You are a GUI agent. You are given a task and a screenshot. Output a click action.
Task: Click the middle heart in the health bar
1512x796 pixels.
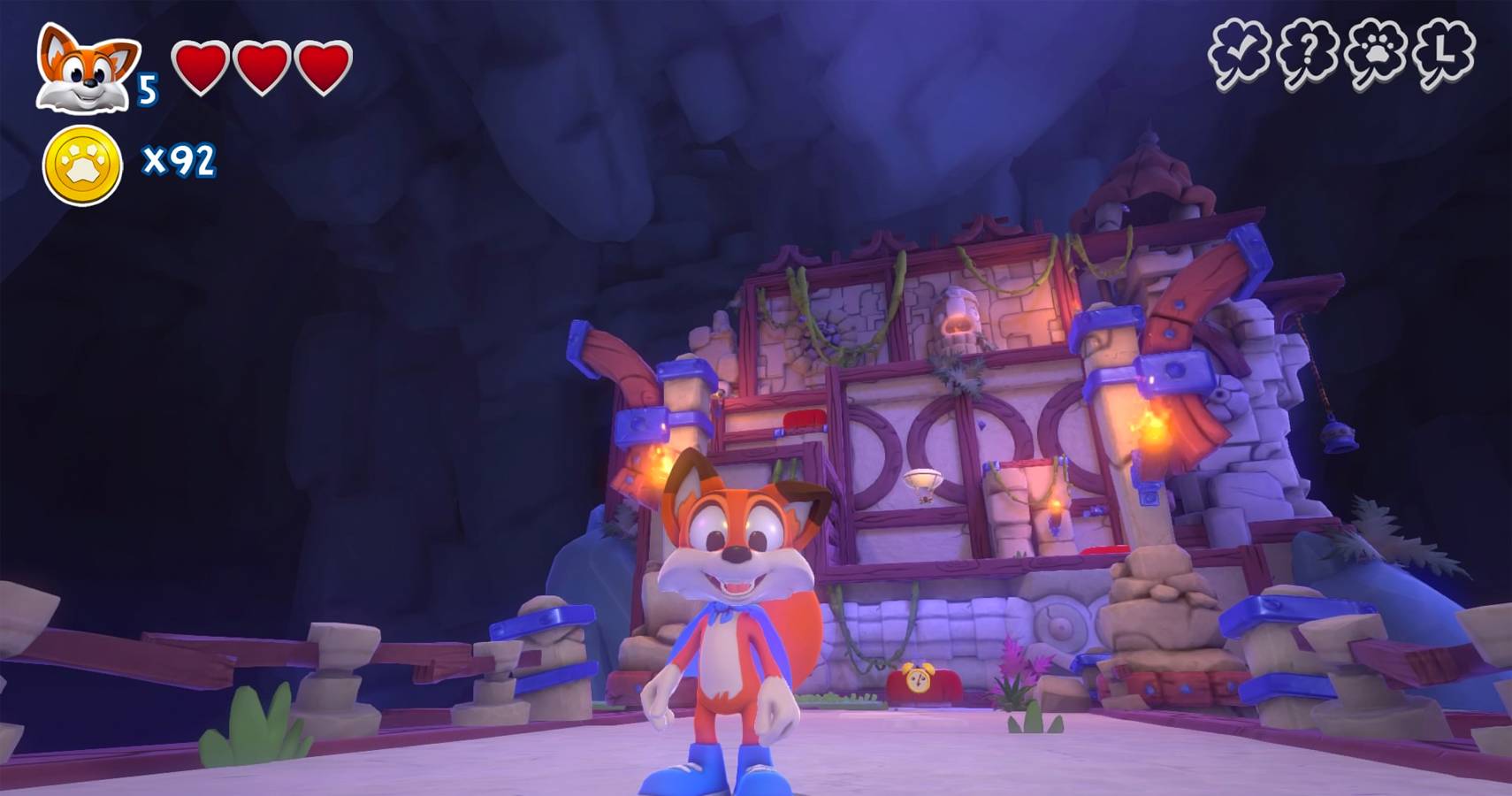263,66
